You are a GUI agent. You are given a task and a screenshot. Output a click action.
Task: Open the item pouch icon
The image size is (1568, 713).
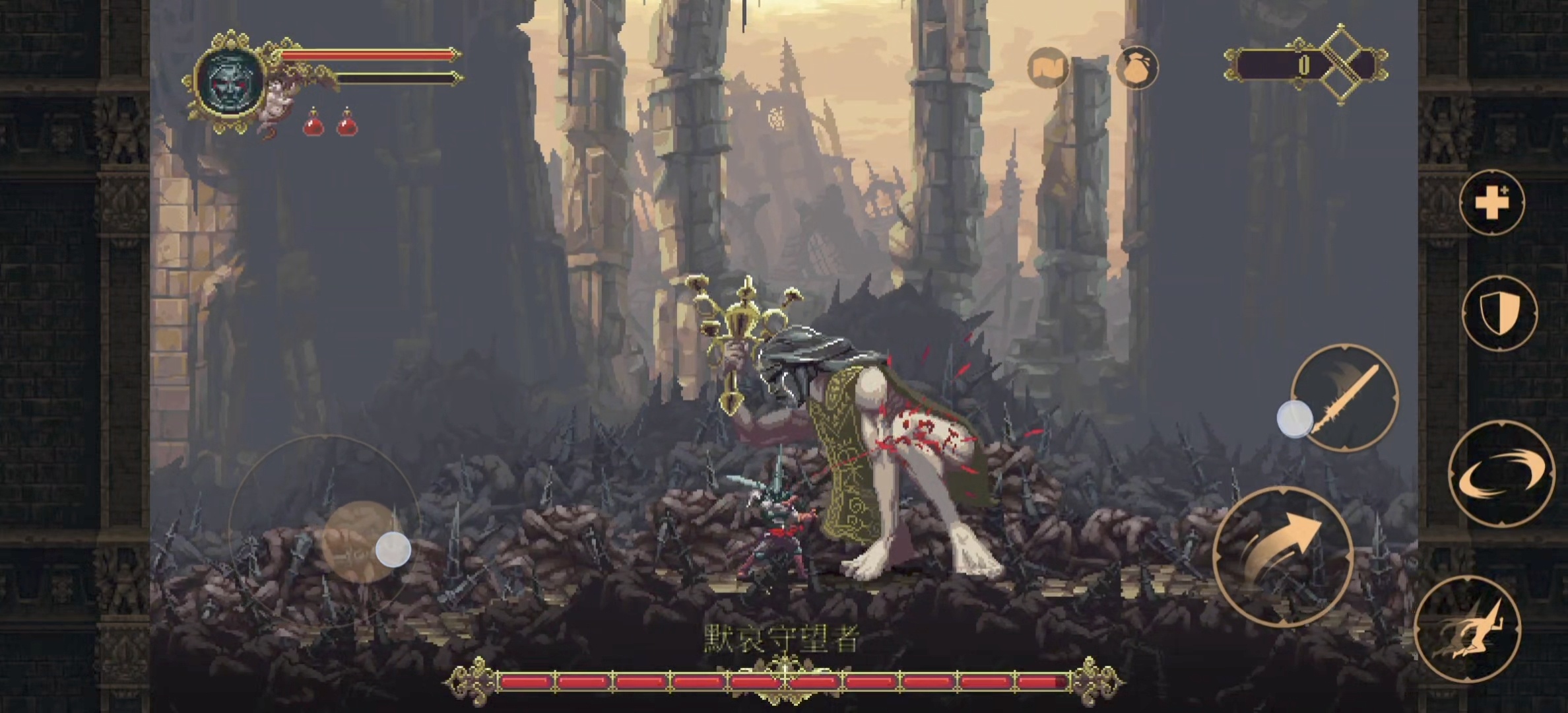[x=1136, y=69]
